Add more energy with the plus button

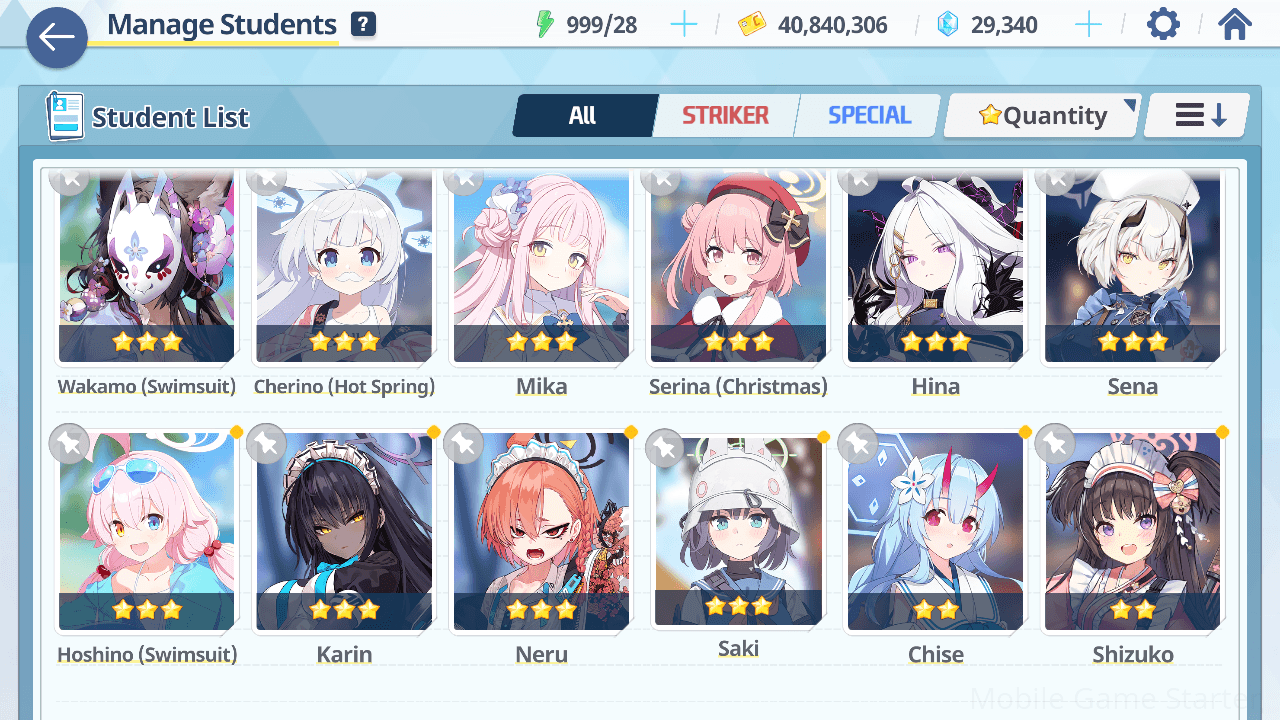coord(684,25)
